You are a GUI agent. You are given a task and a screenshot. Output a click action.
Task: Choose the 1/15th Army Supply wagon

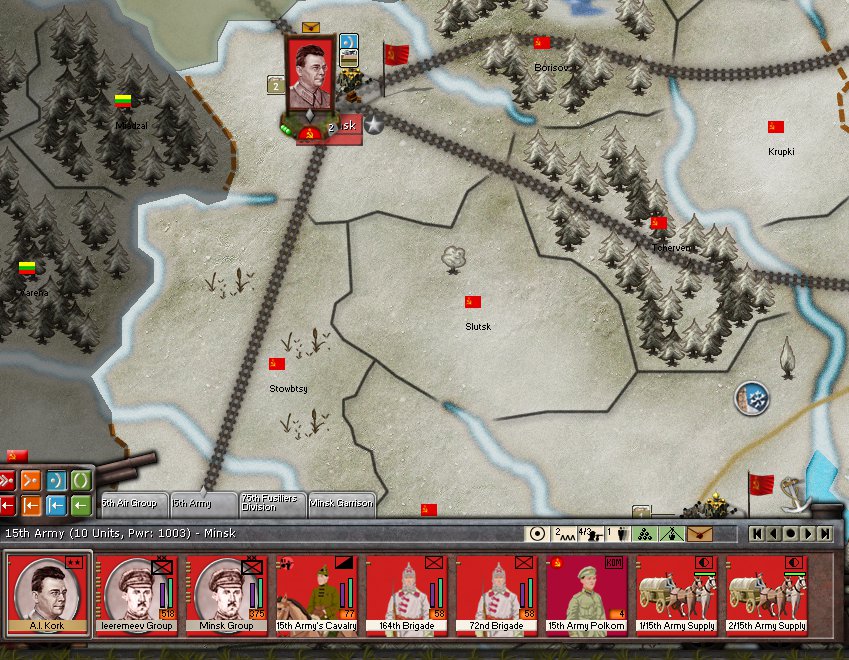click(678, 593)
